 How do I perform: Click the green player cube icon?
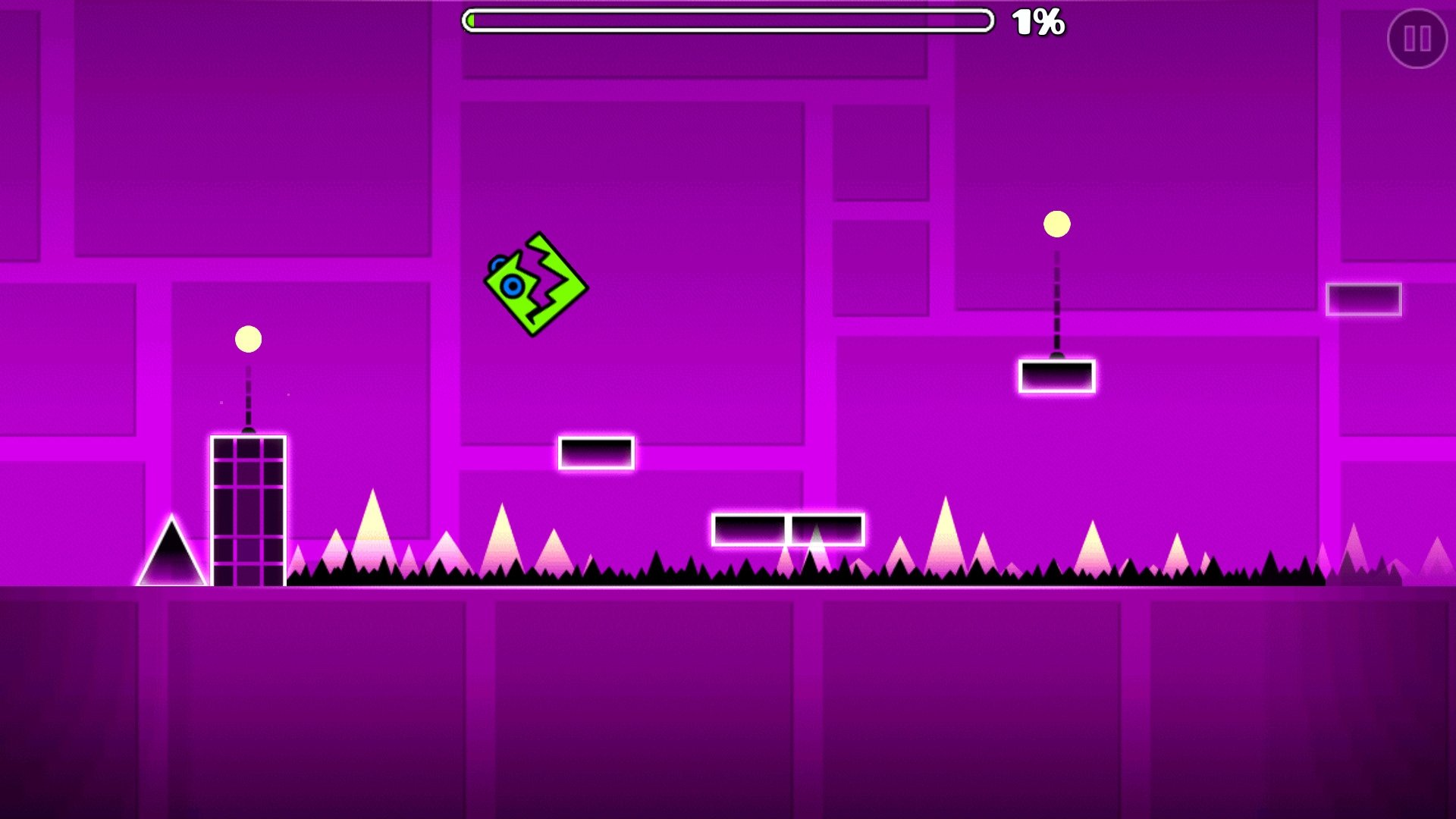click(535, 284)
